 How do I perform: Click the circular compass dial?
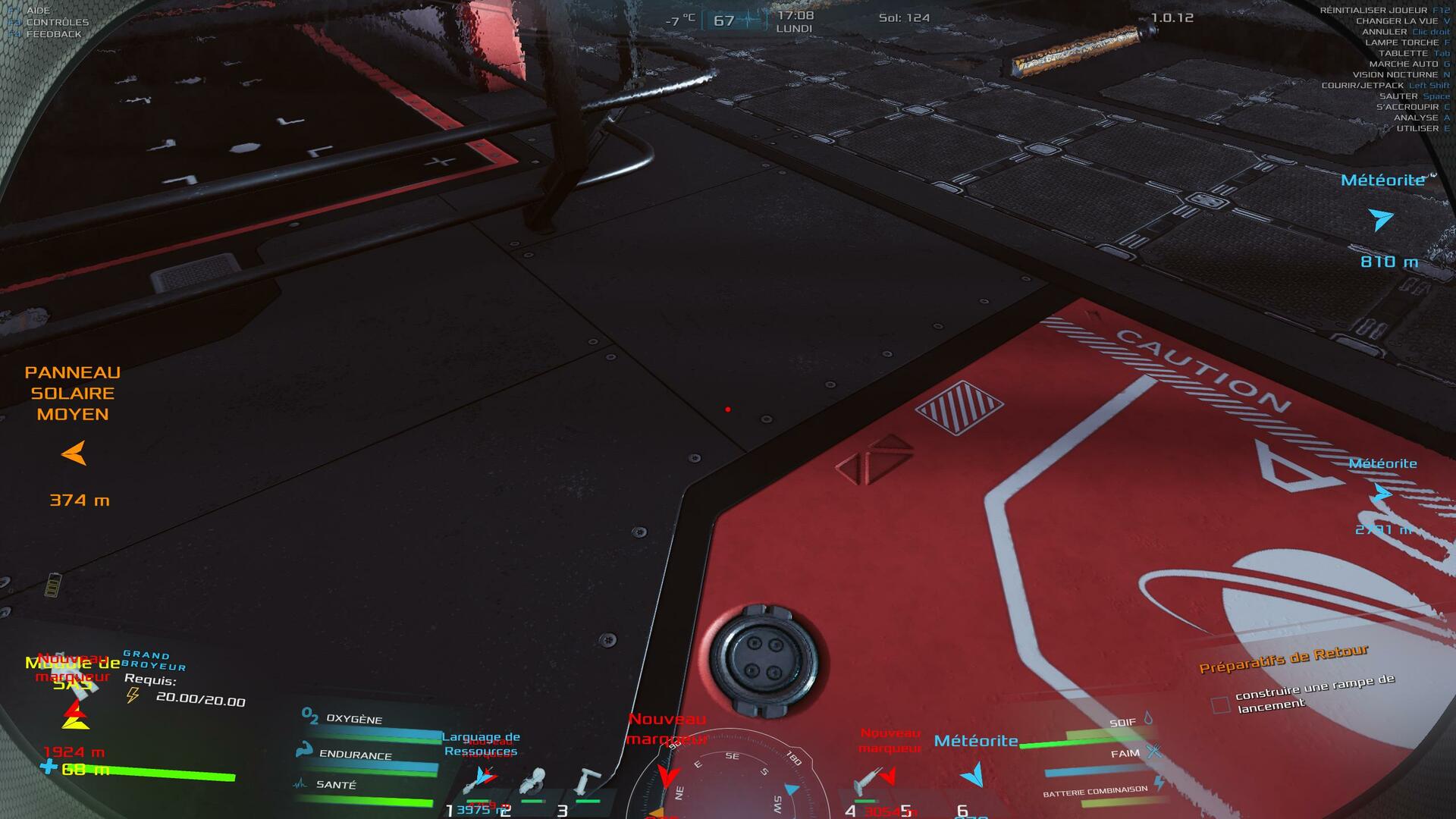730,781
